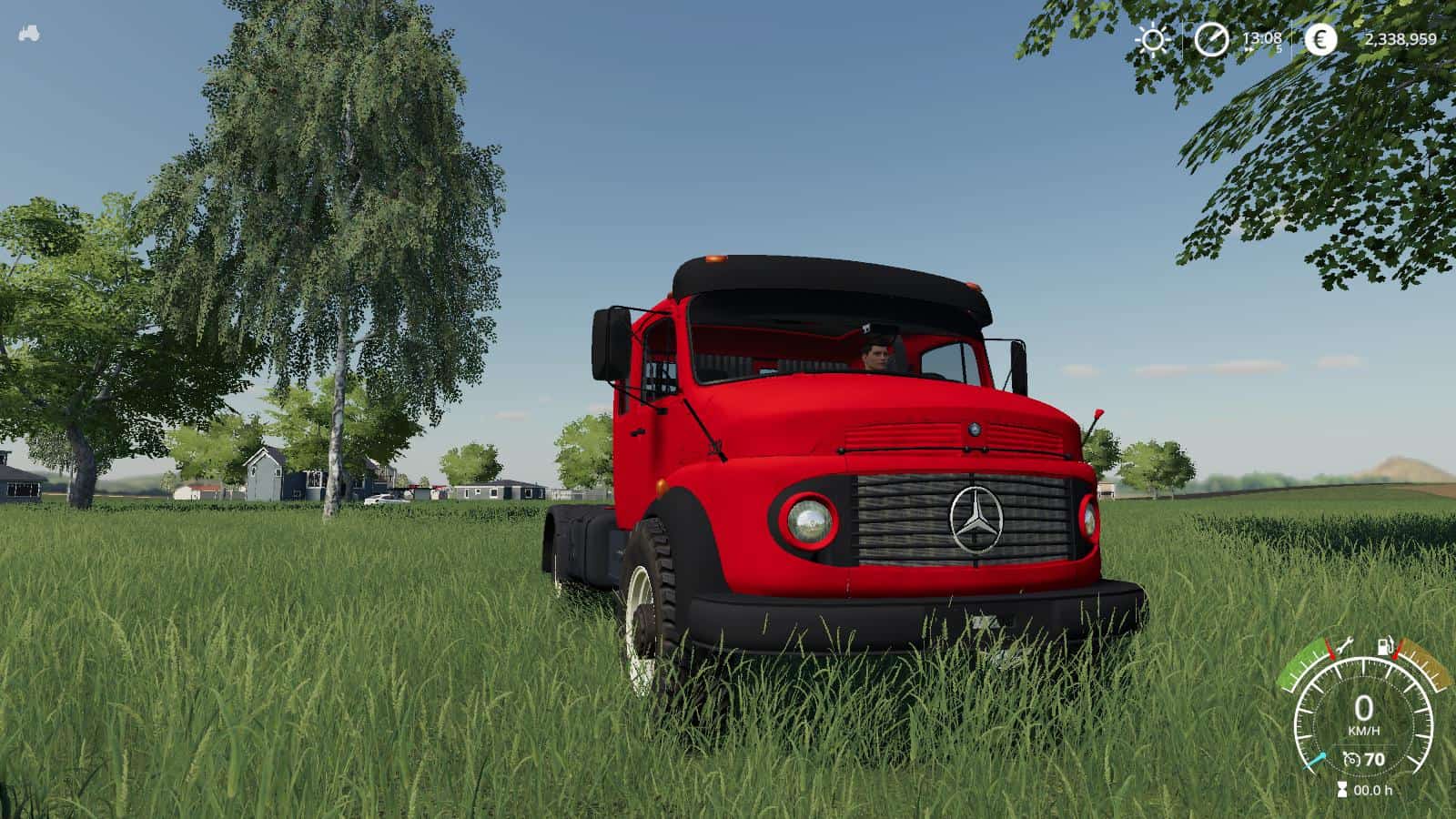This screenshot has height=819, width=1456.
Task: Click the money balance 2,338,959
Action: [x=1401, y=39]
